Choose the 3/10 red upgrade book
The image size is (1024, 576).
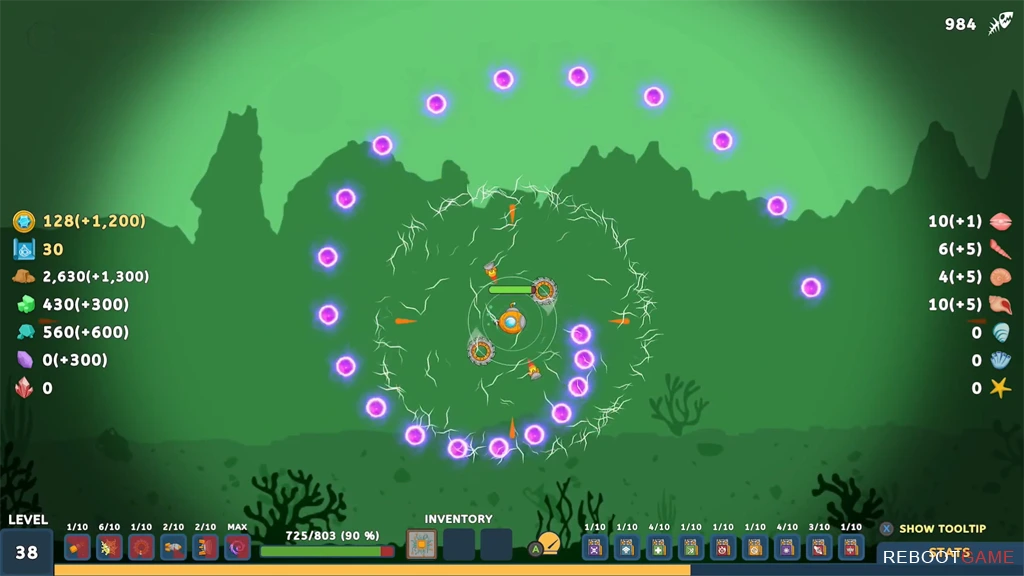pyautogui.click(x=819, y=547)
